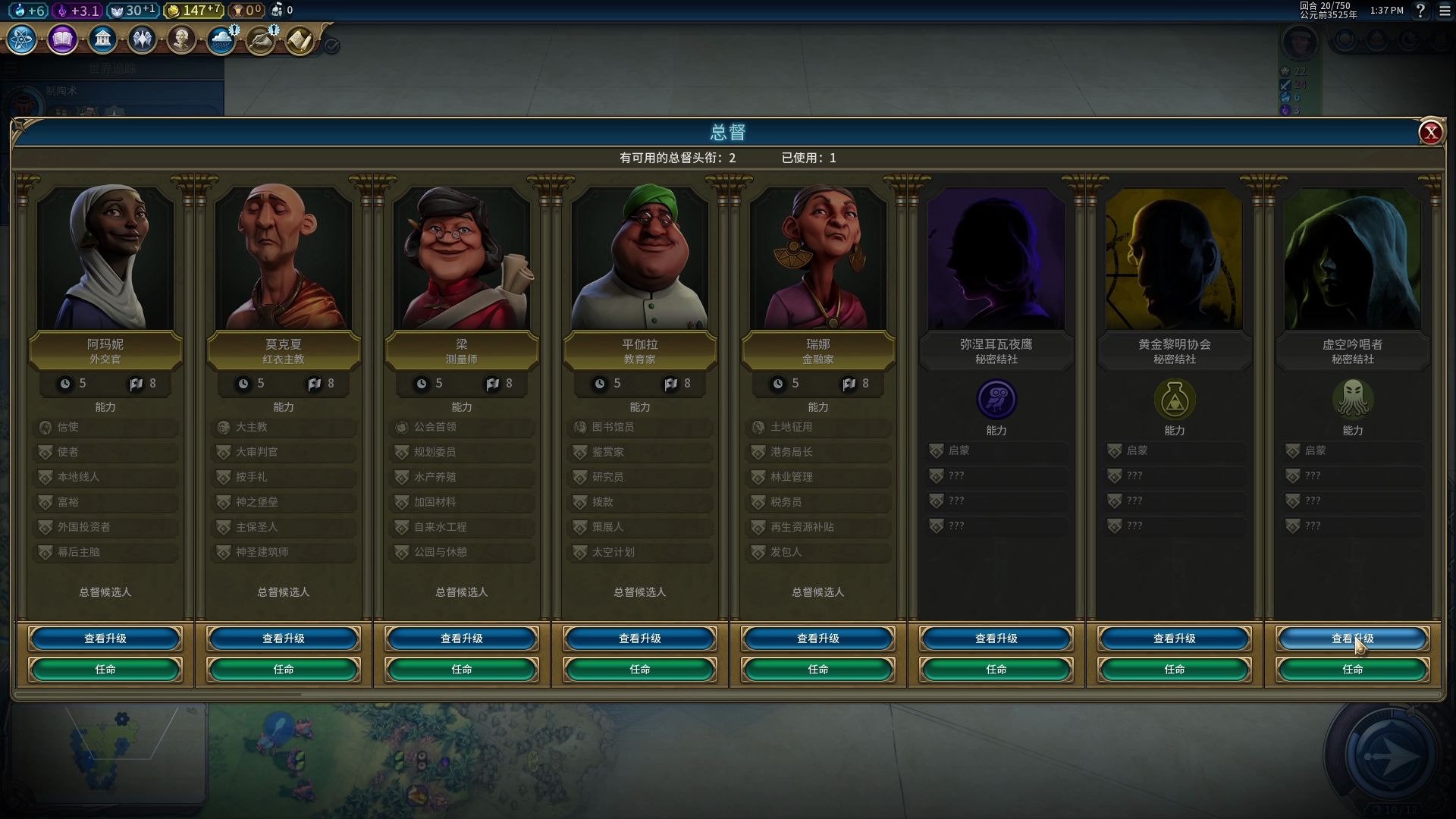Open the civics tree purple book icon

point(62,39)
